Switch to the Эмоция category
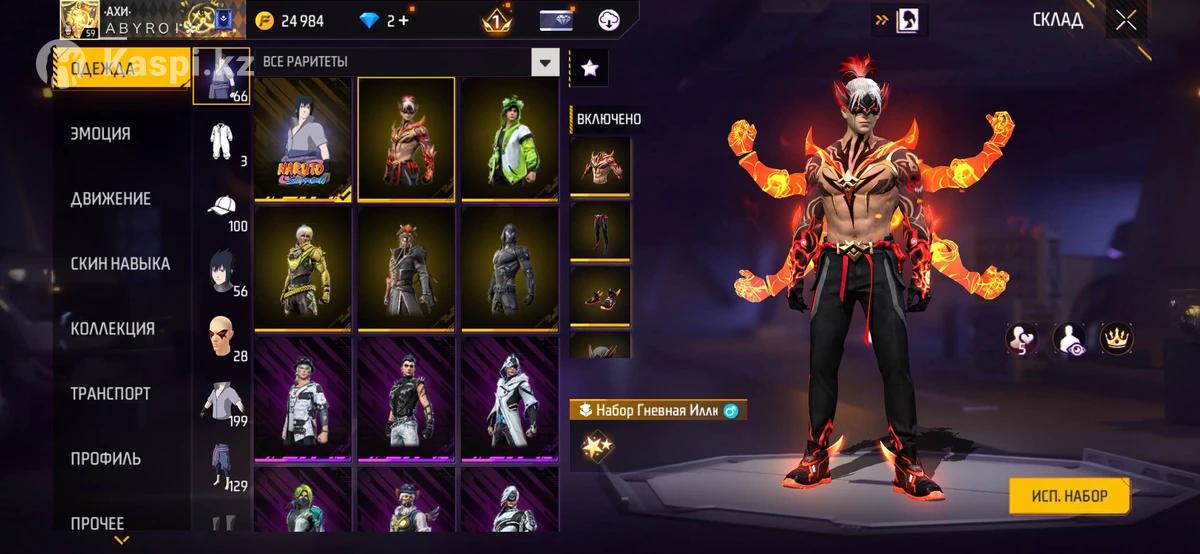Viewport: 1200px width, 554px height. tap(100, 134)
